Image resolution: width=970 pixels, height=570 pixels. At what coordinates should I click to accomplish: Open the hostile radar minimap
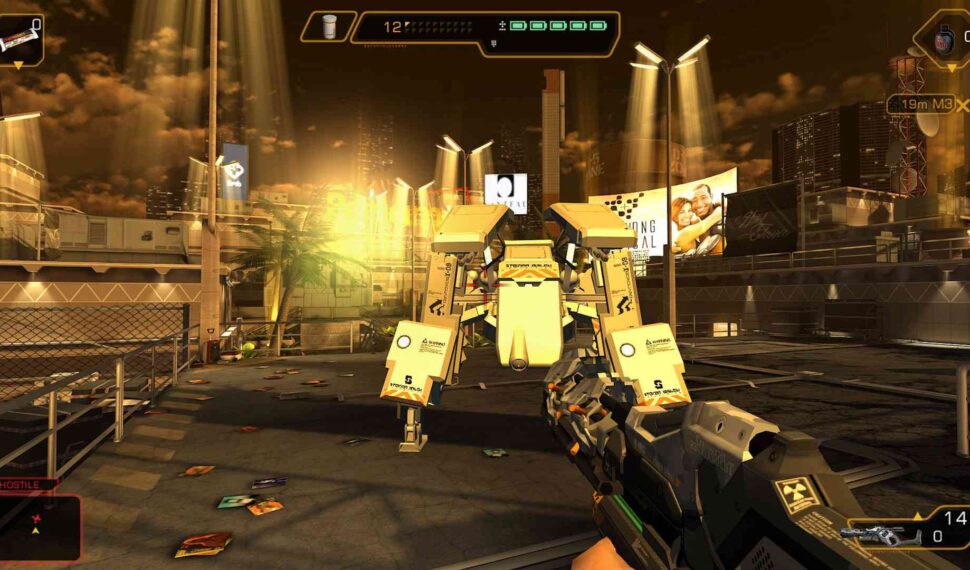click(x=40, y=525)
